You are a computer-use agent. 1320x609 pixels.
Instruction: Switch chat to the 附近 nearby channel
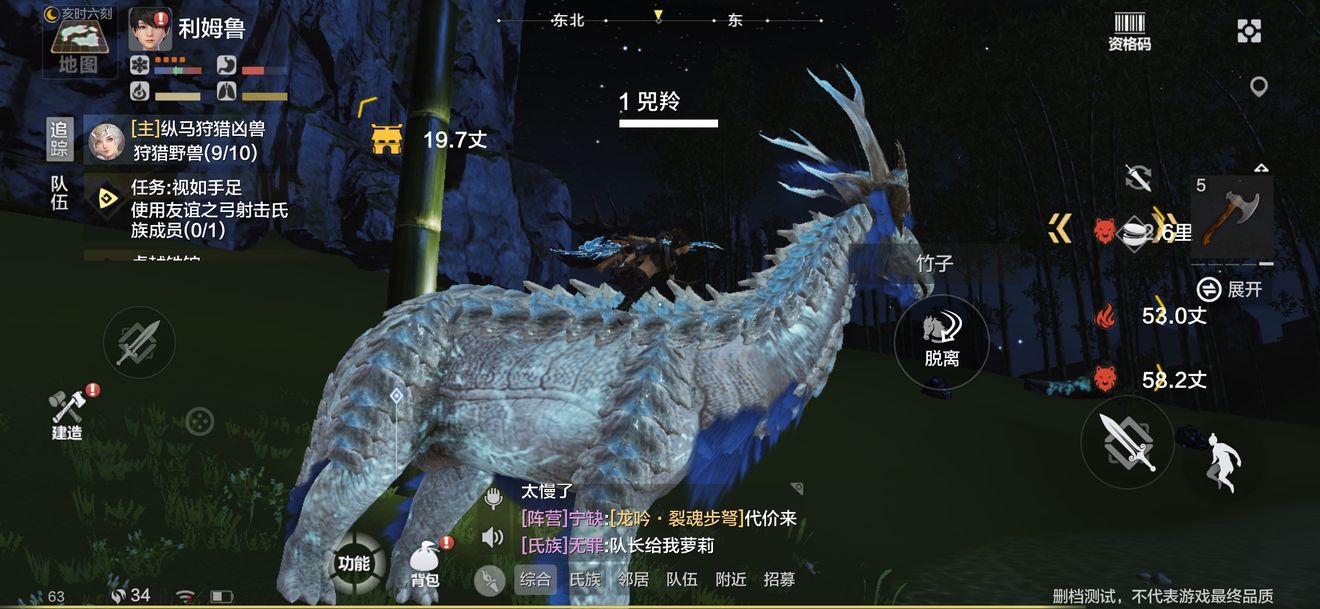[x=731, y=579]
